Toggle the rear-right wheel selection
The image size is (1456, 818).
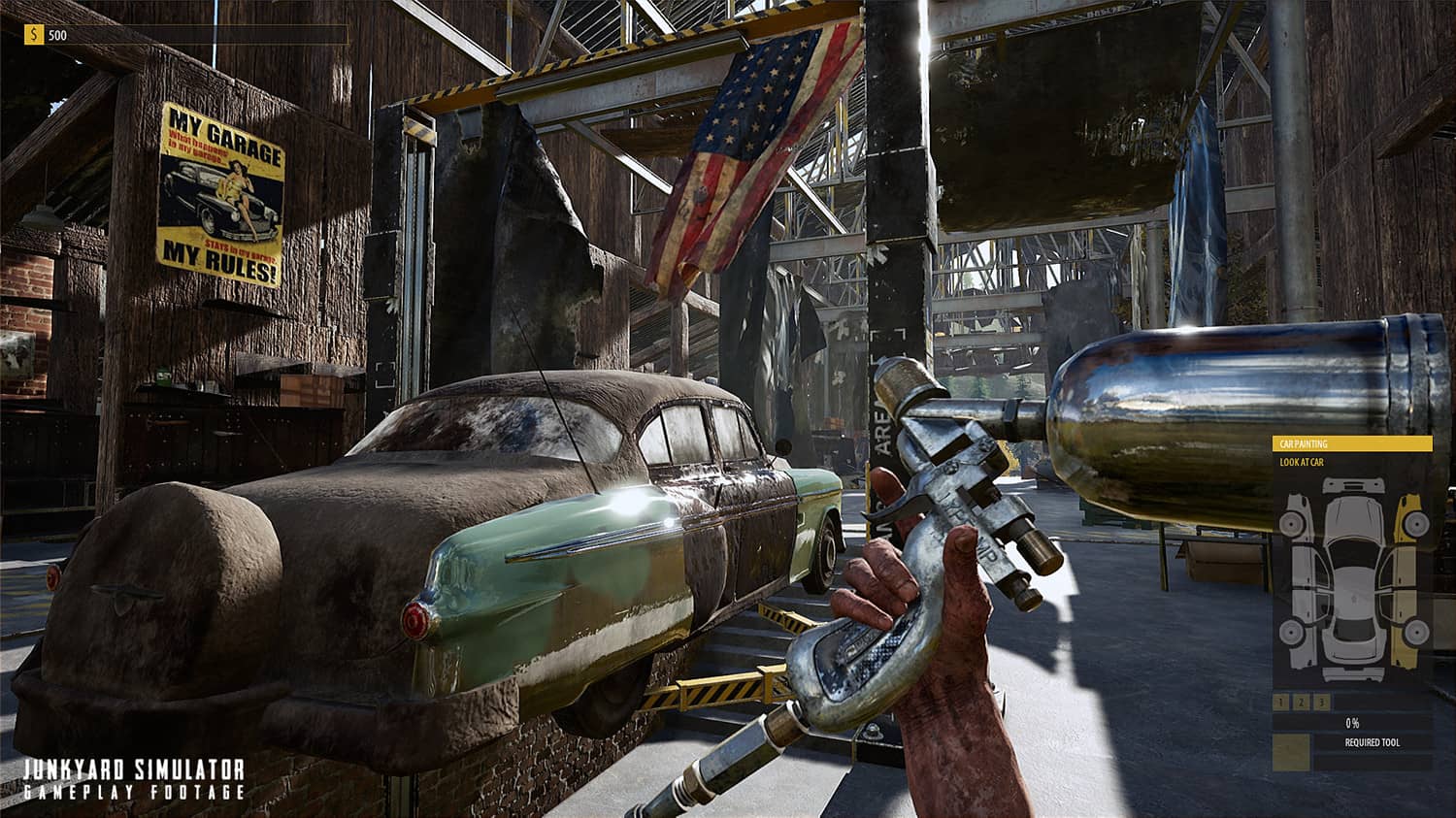(x=1415, y=630)
